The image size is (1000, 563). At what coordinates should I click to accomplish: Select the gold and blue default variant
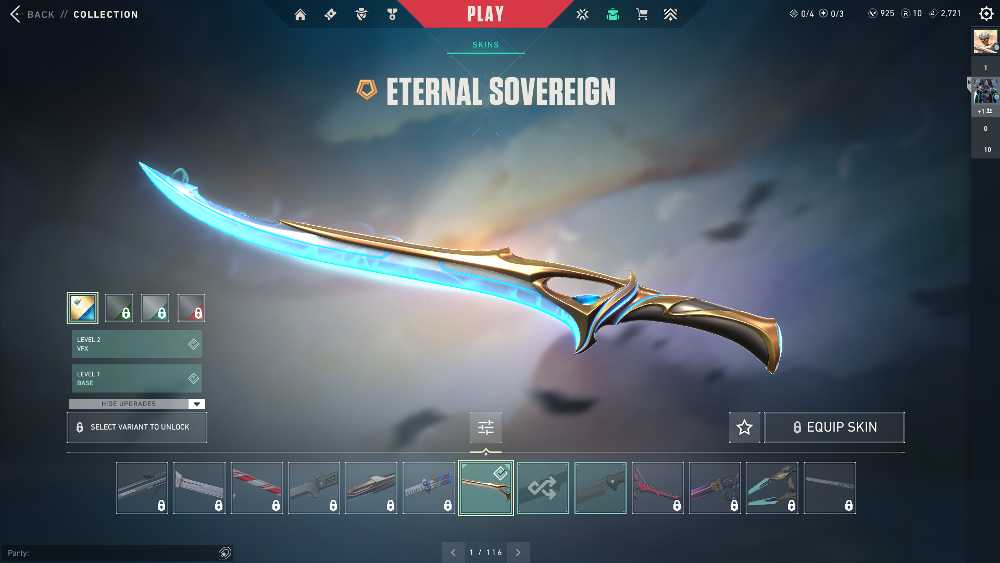83,308
